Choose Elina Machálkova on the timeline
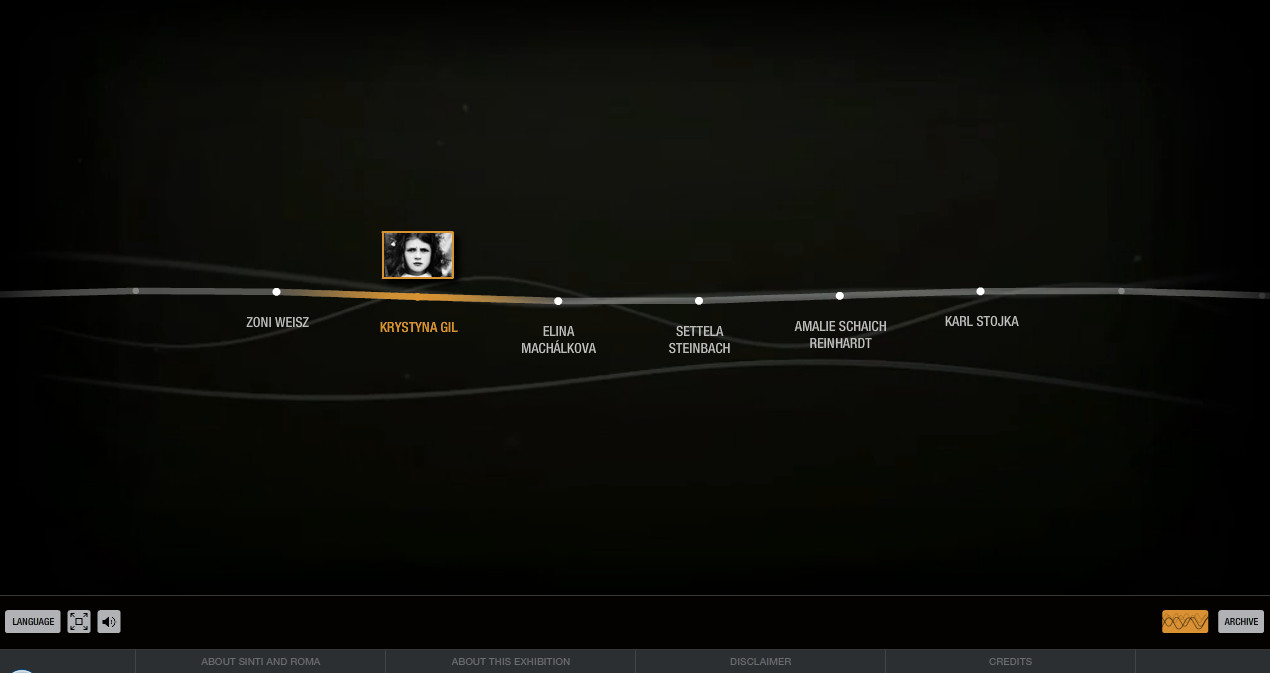 click(558, 339)
